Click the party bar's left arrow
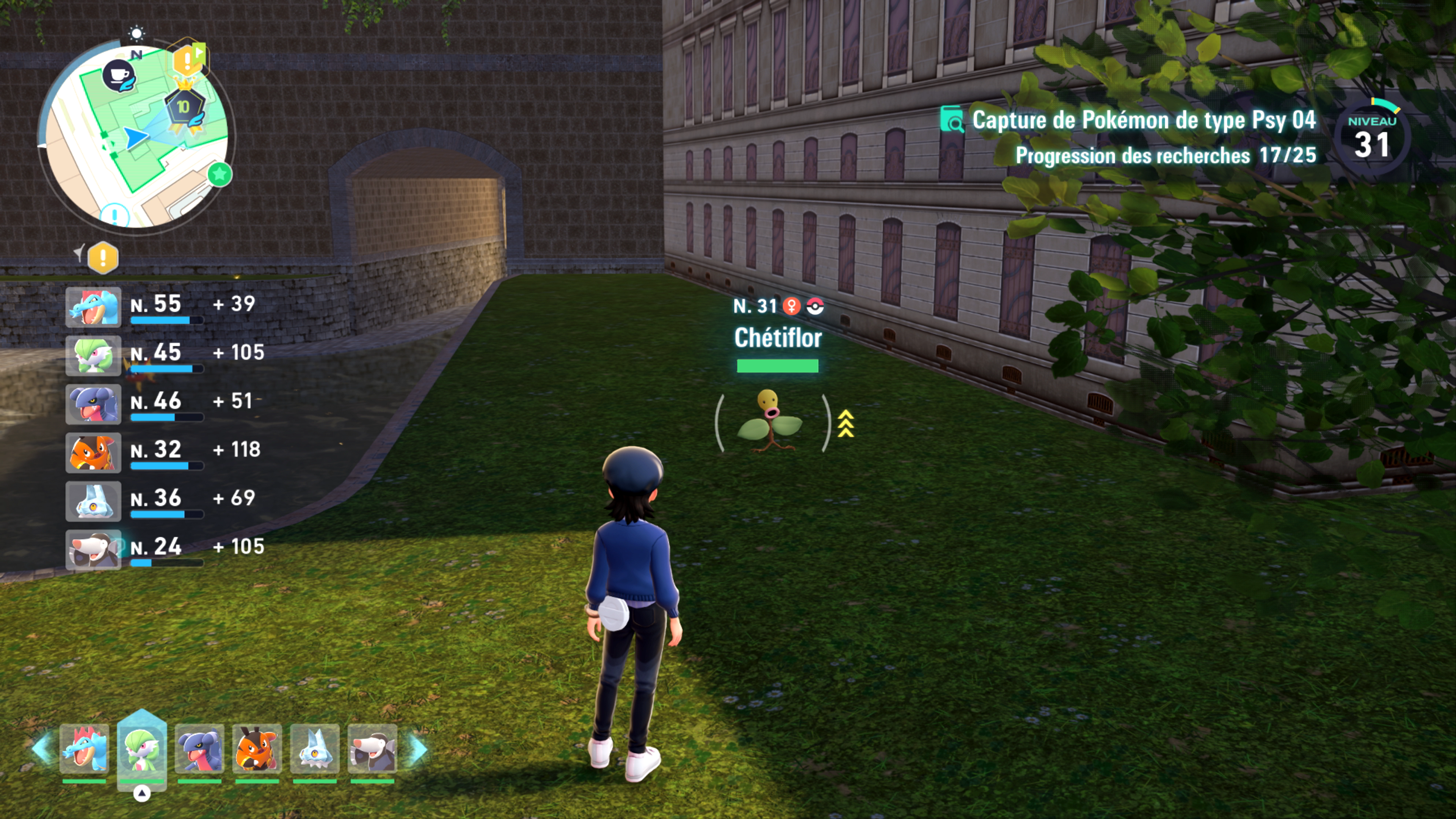The height and width of the screenshot is (819, 1456). point(42,749)
